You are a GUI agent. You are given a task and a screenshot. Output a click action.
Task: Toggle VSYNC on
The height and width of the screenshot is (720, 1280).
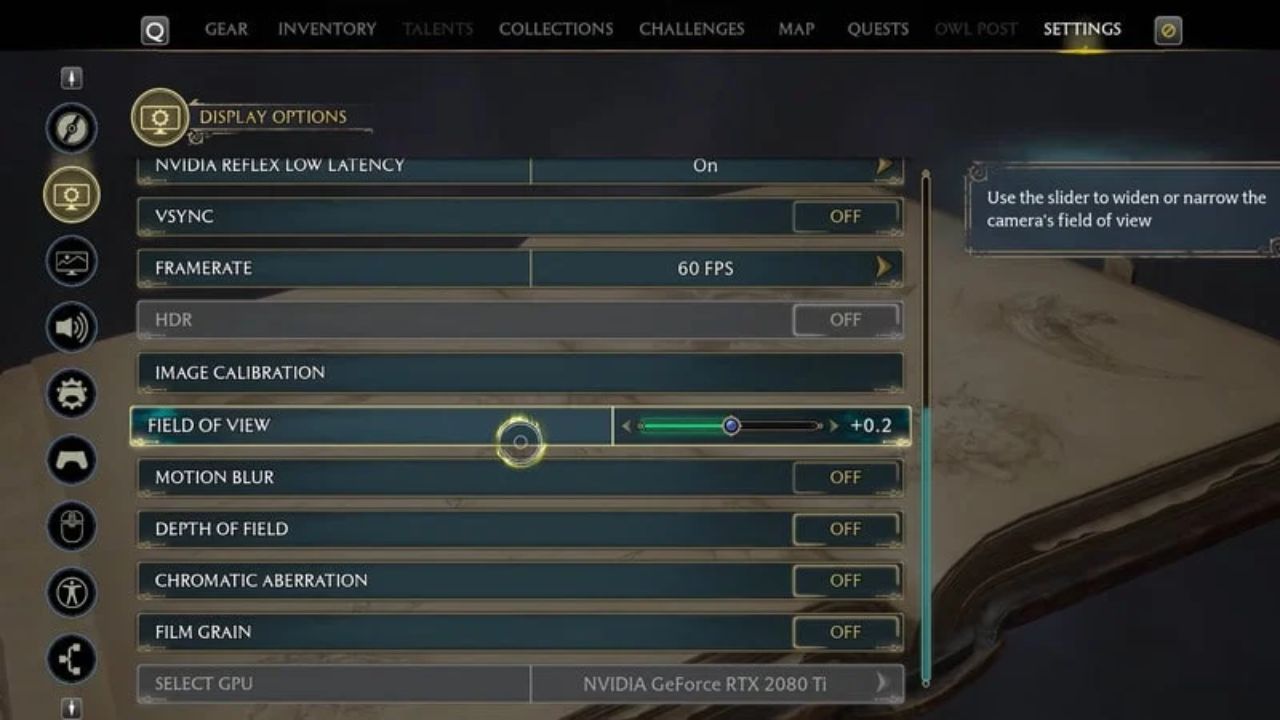pos(845,216)
